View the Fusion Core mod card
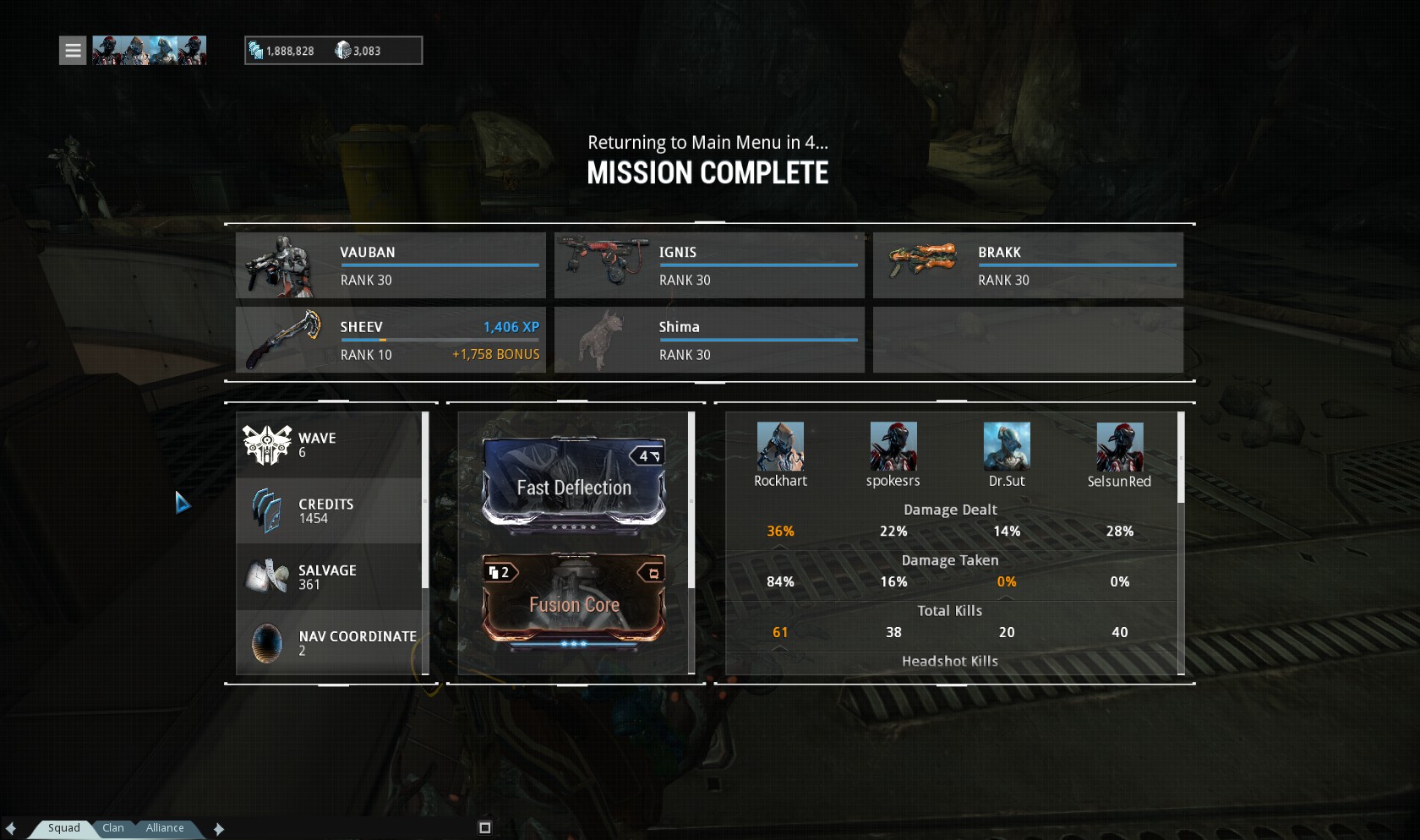 coord(574,600)
